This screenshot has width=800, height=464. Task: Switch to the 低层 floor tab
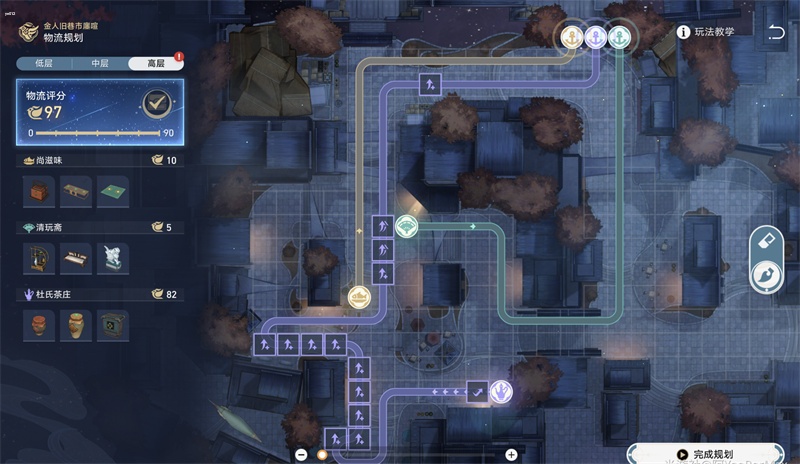44,63
